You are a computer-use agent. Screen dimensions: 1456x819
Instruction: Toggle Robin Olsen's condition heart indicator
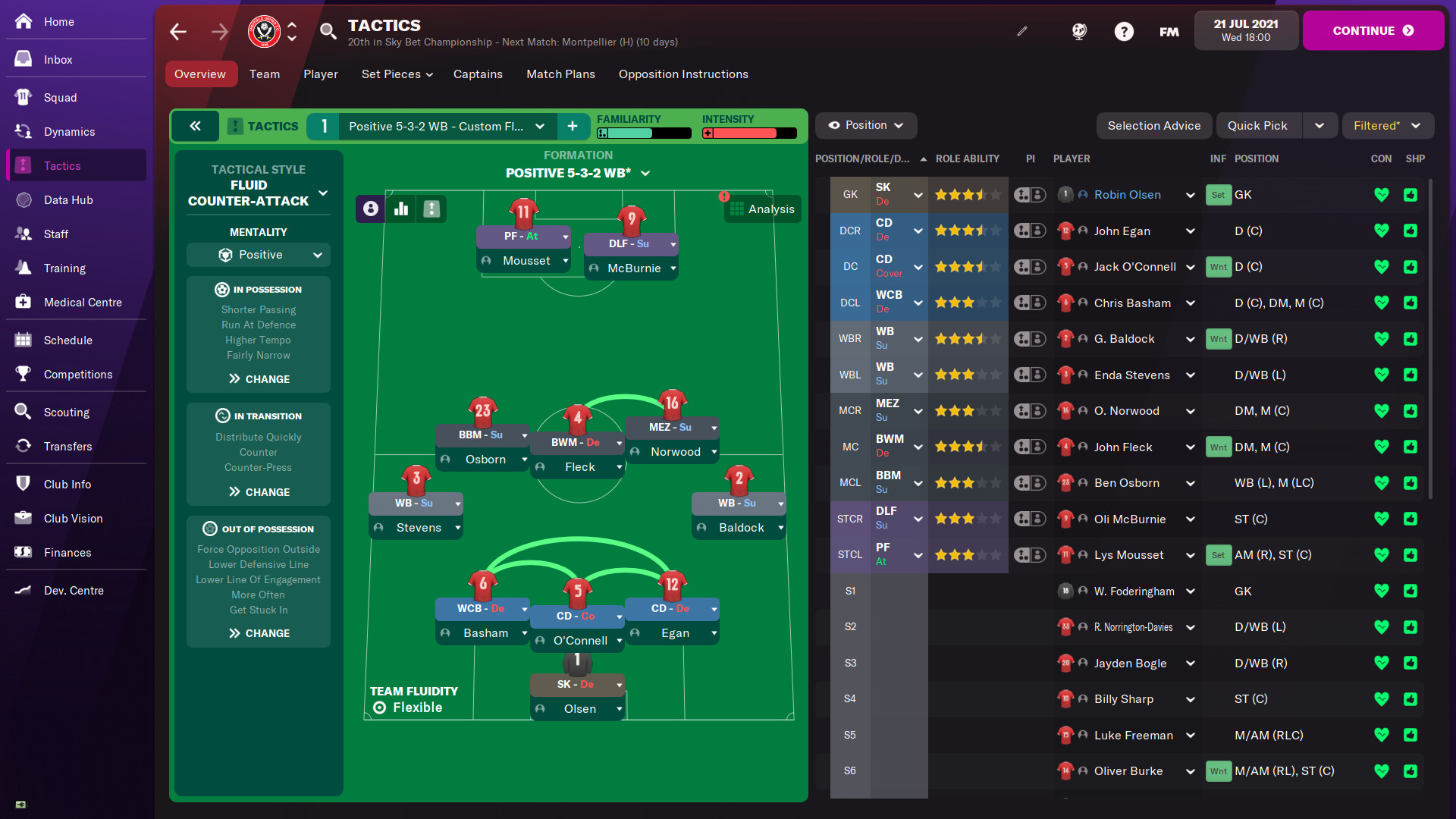pos(1382,195)
